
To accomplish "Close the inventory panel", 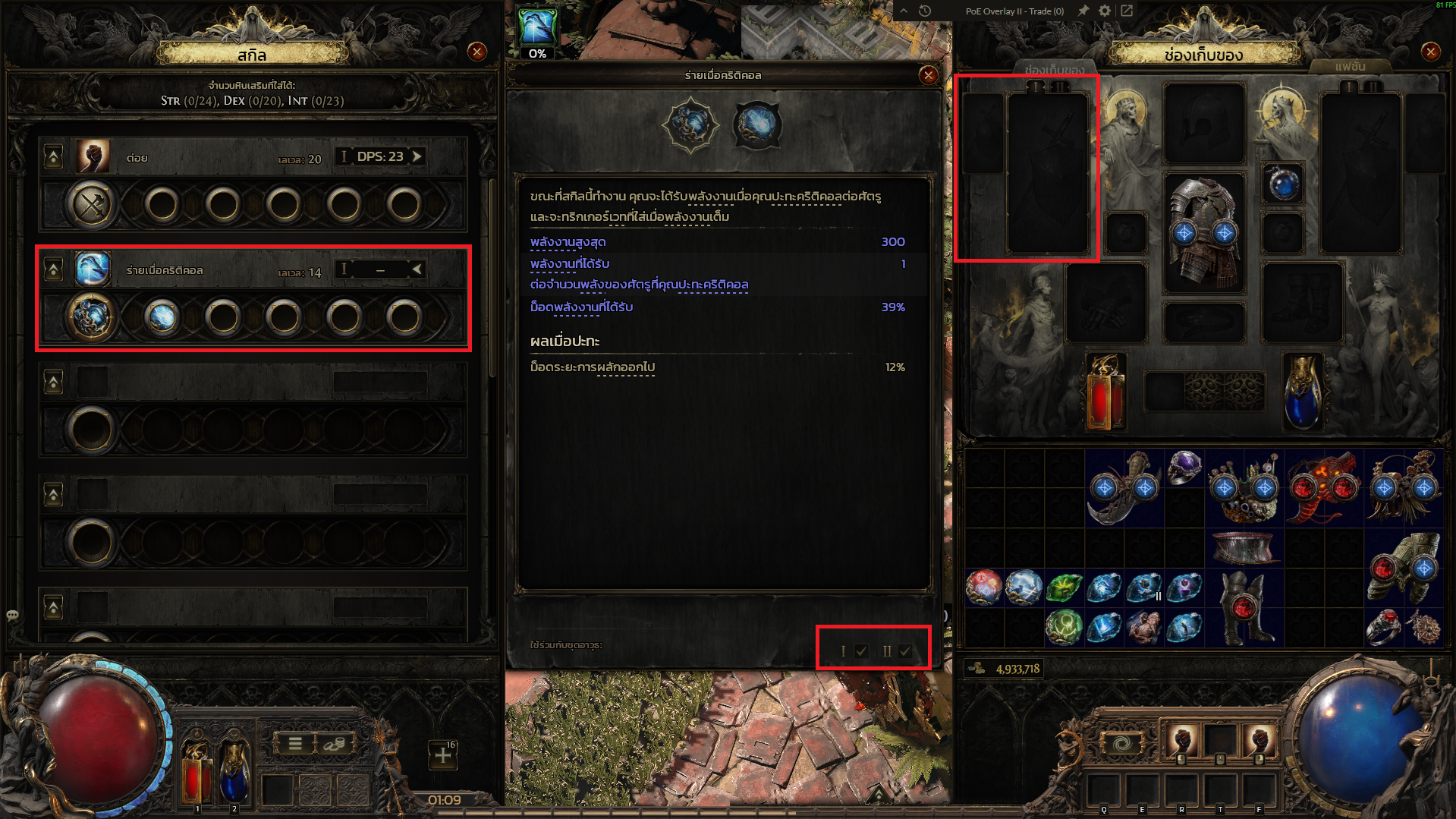I will 1430,52.
